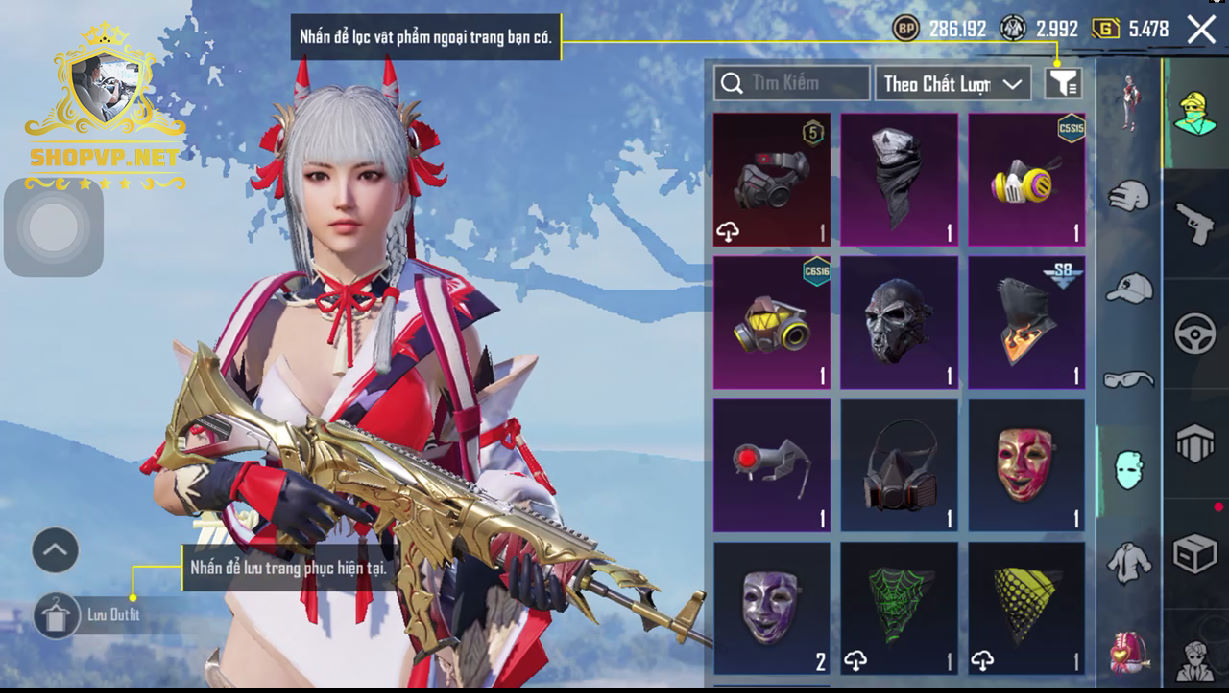Select the dark metal skull face mask
Screen dimensions: 1229x693
[x=898, y=322]
